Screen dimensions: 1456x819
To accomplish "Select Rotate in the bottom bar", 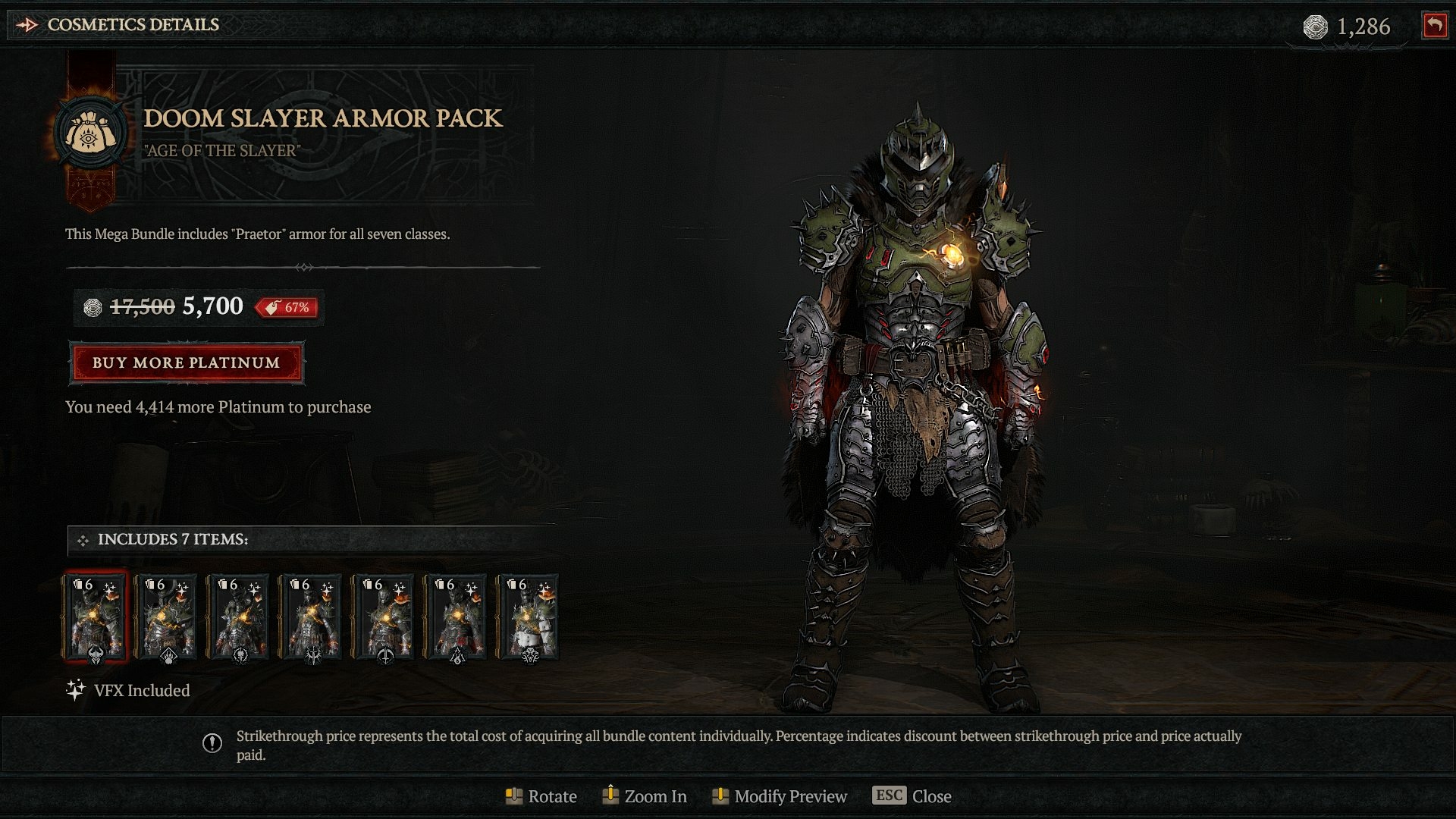I will pos(553,796).
